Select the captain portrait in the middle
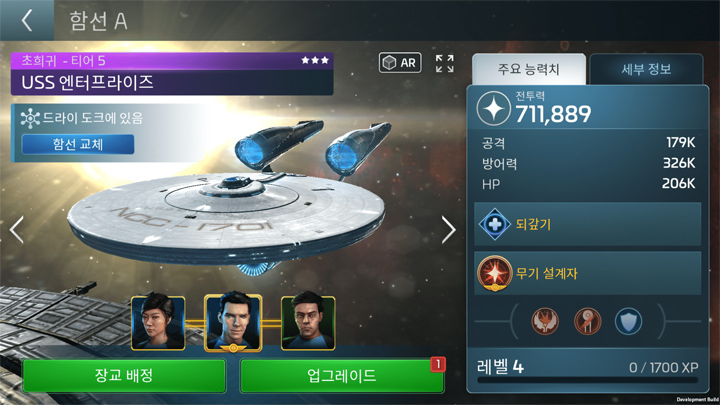 point(233,322)
